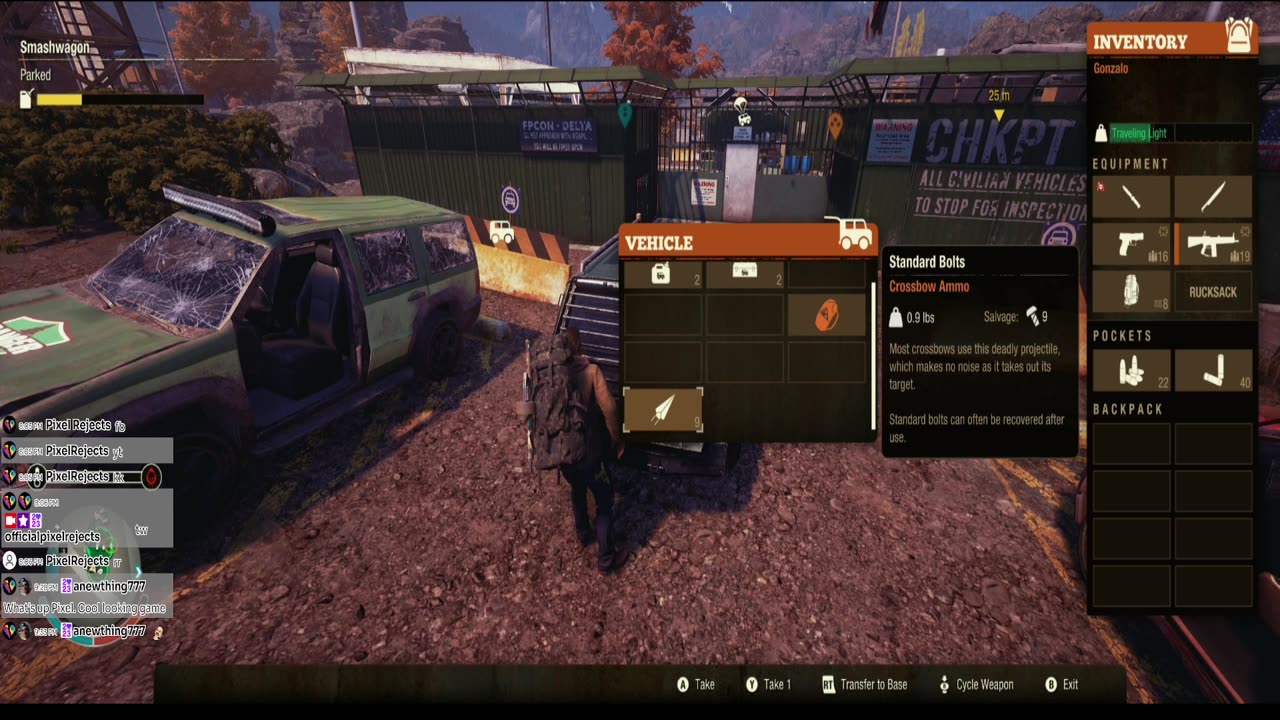Select the shotgun shells pocket slot
The width and height of the screenshot is (1280, 720).
pyautogui.click(x=1213, y=370)
